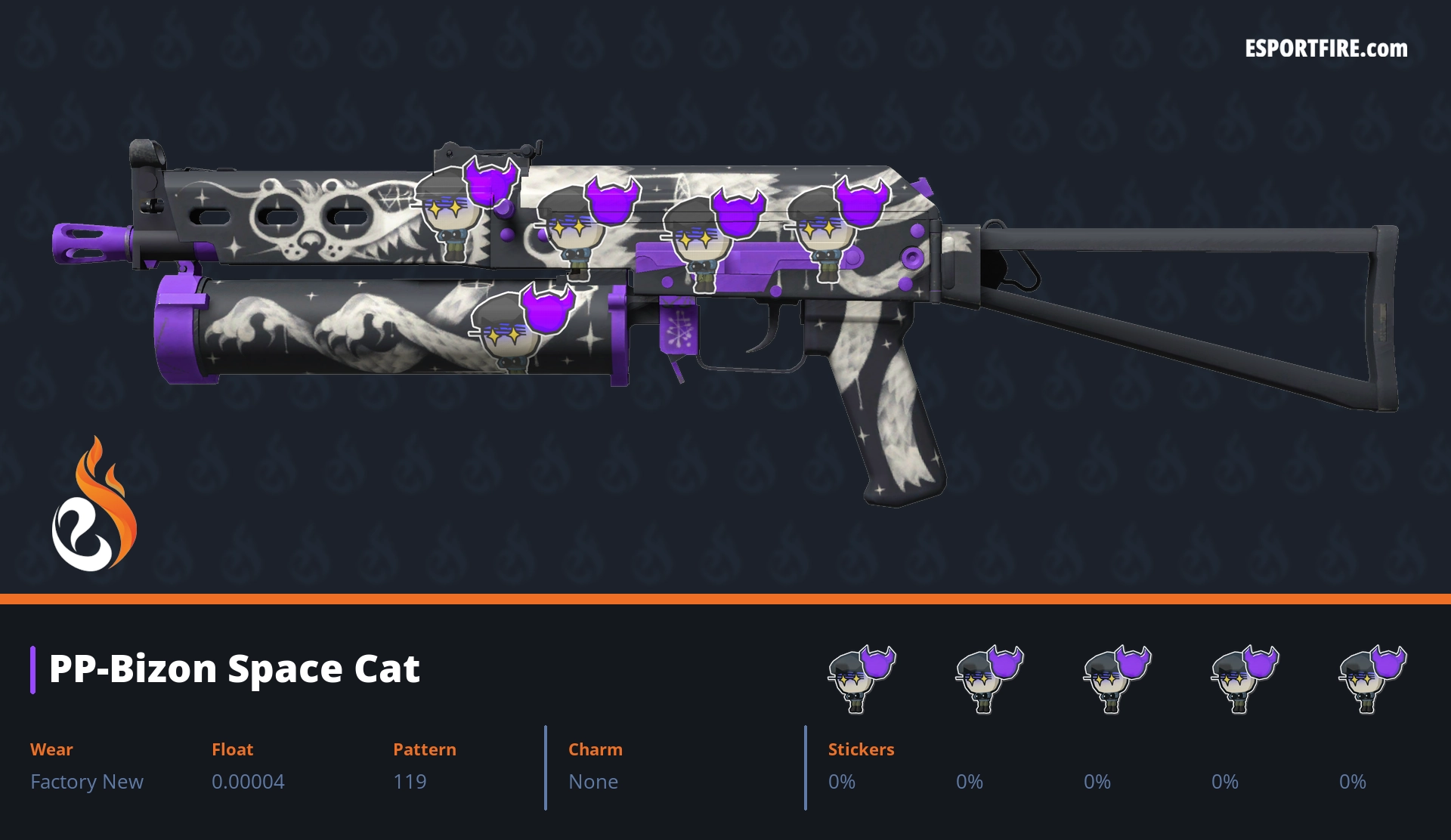Click the orange flame Esportfire logo

point(94,505)
